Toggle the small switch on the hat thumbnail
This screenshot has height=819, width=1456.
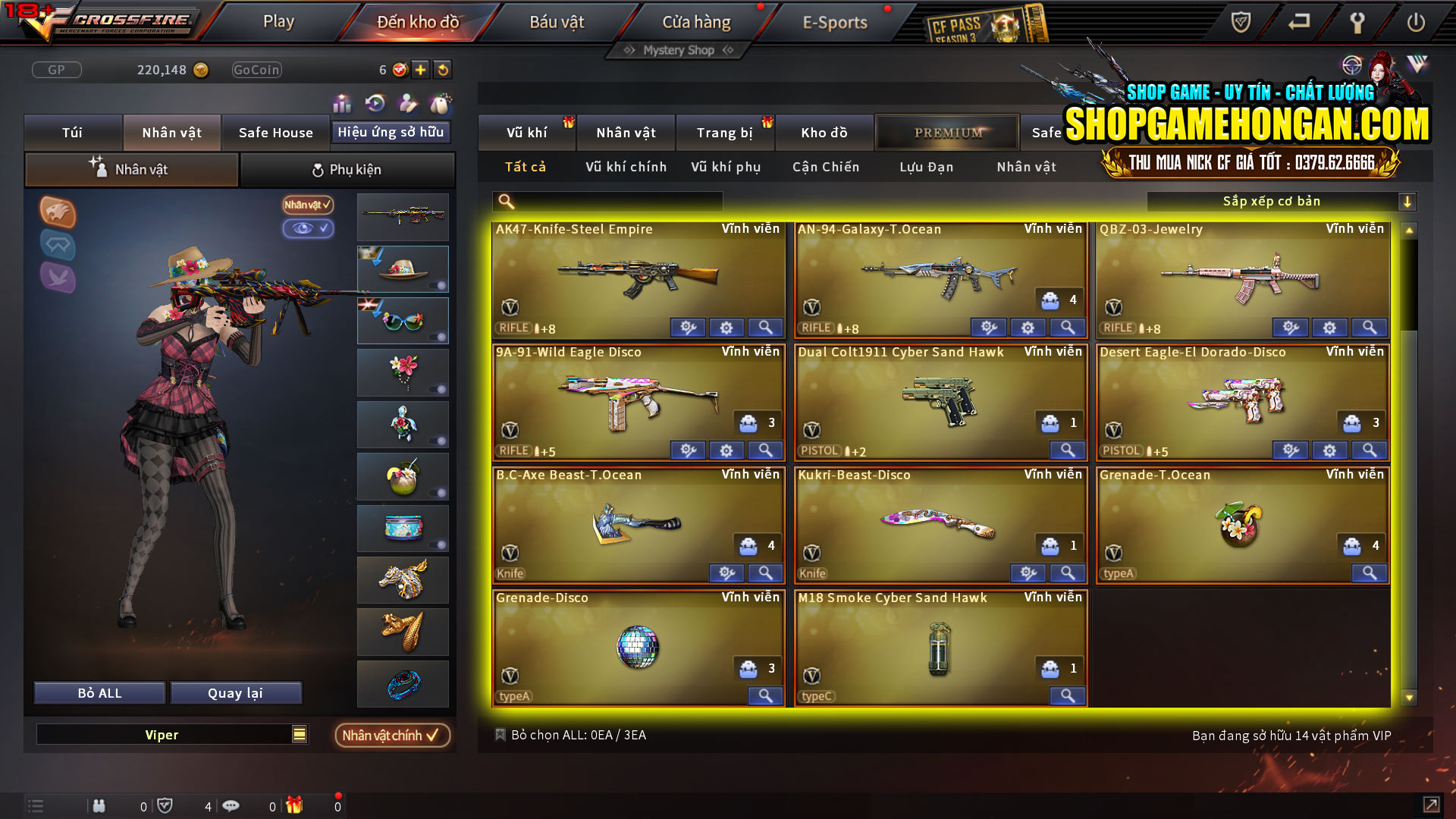[x=438, y=284]
